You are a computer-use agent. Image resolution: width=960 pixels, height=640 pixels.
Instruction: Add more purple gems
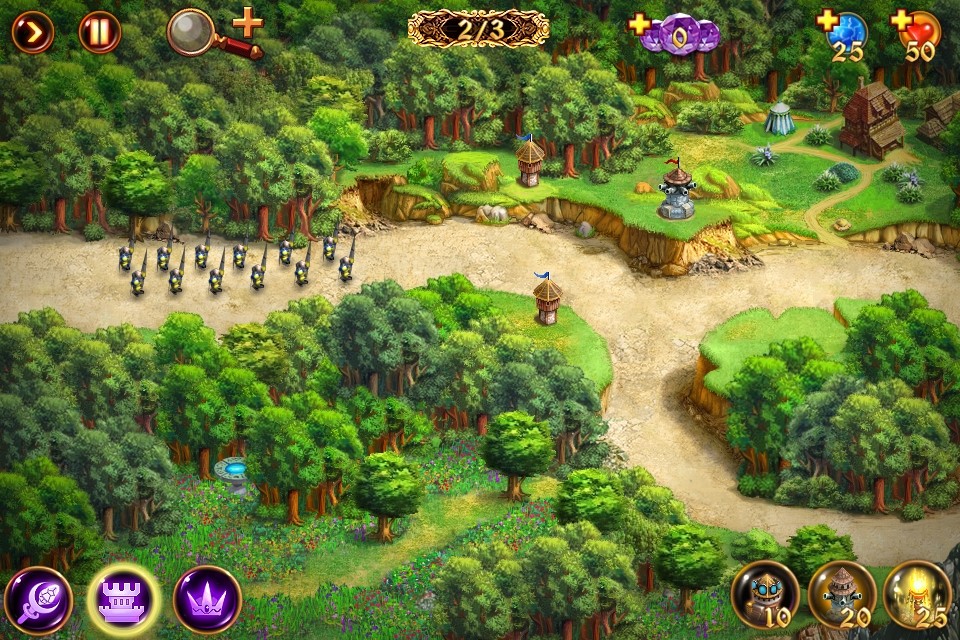[x=640, y=24]
